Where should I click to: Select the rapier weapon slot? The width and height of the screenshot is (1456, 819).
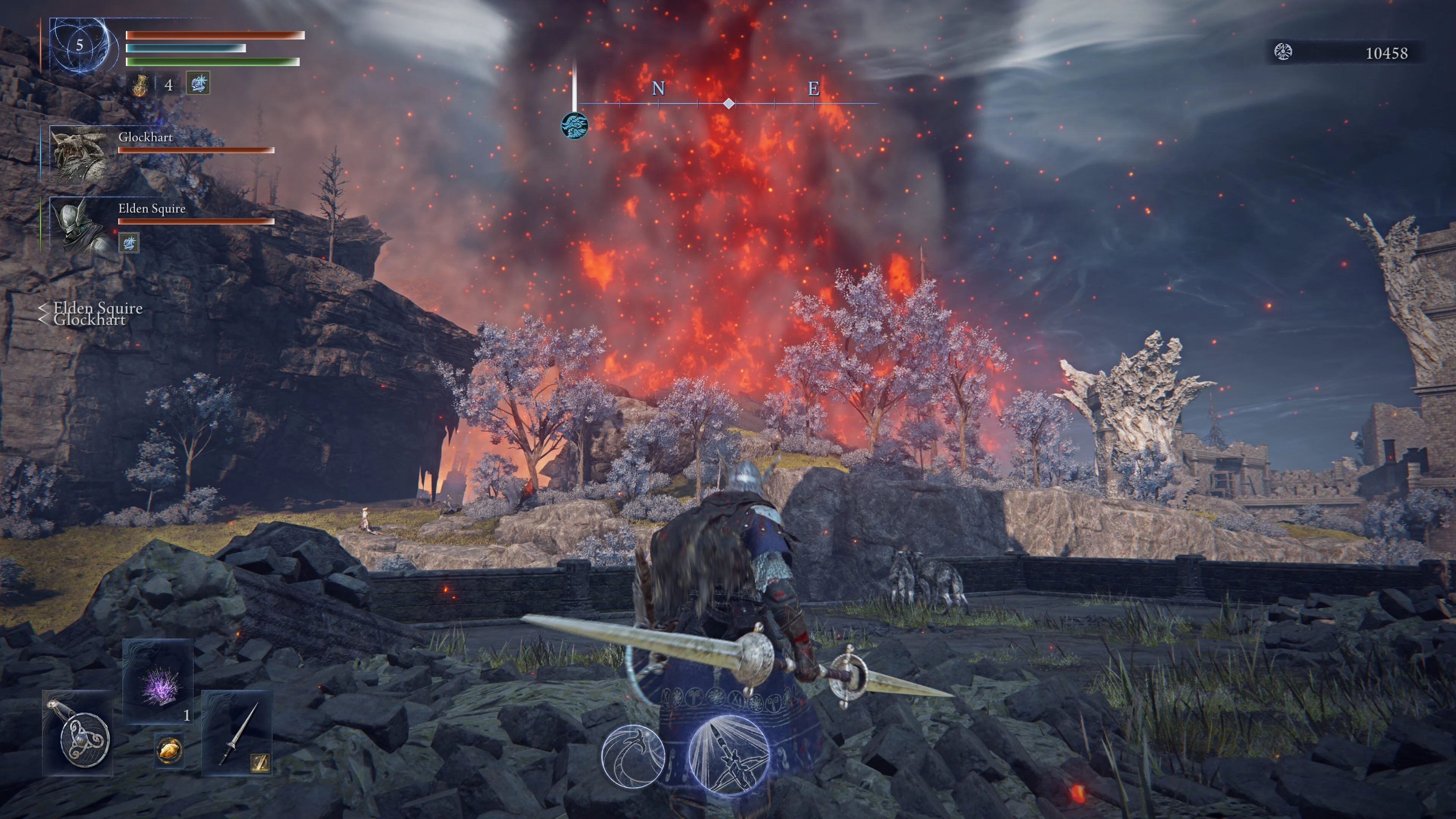[x=237, y=733]
